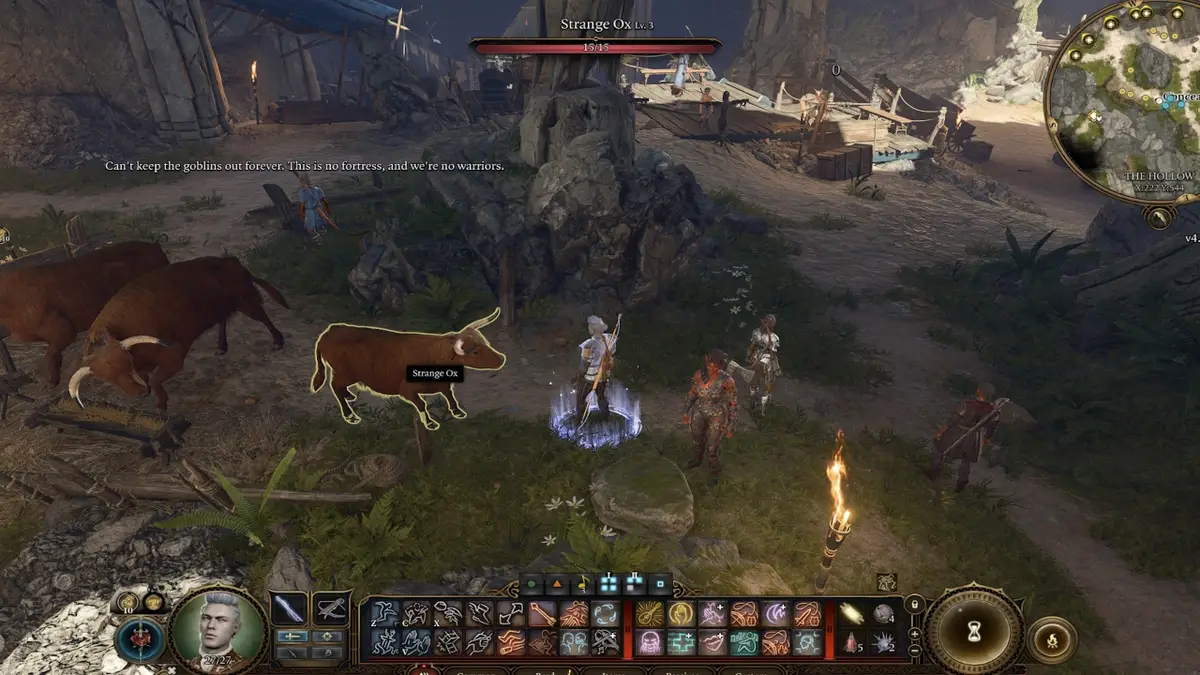Click the round button beneath the minimap
This screenshot has width=1200, height=675.
[1160, 216]
